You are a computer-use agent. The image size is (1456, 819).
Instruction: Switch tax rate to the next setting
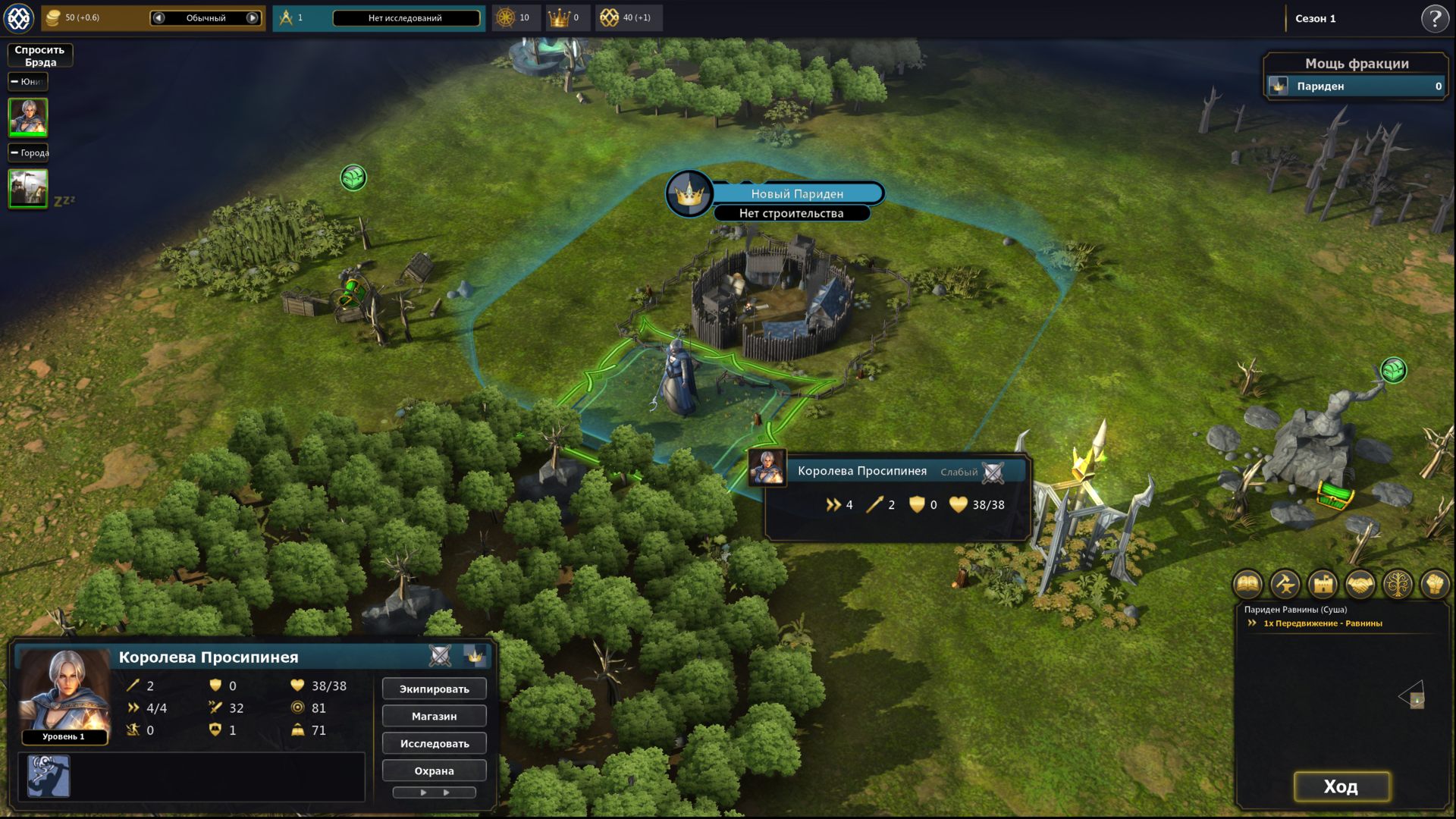pos(253,17)
